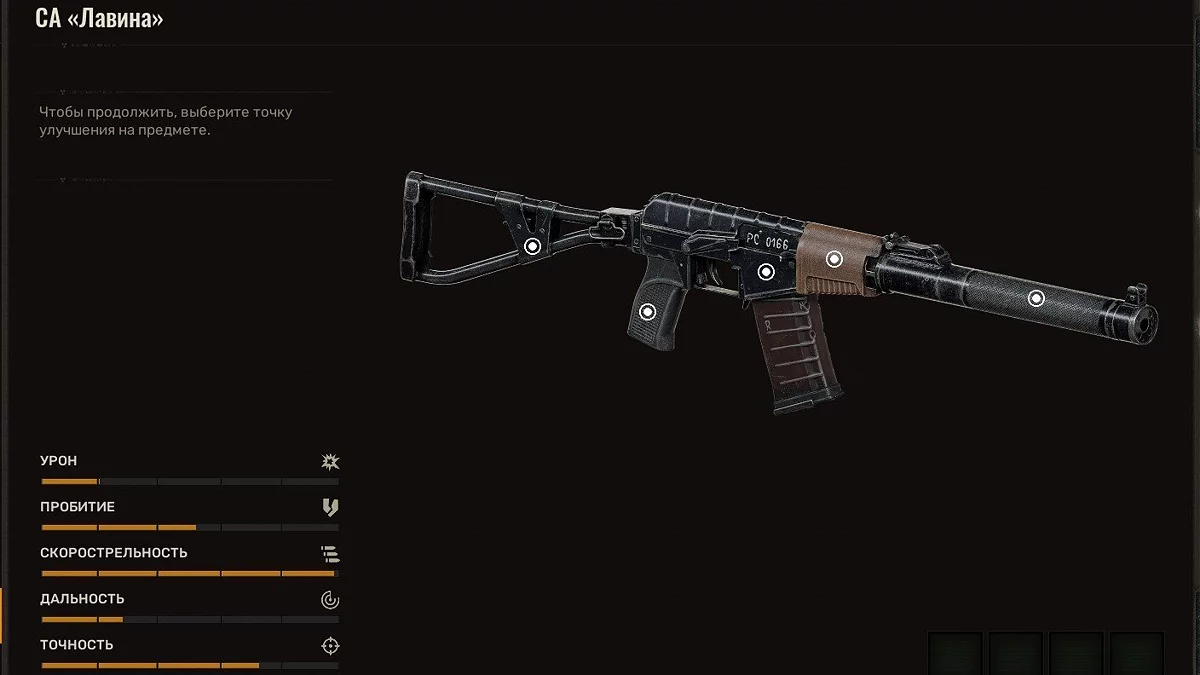1200x675 pixels.
Task: Select the suppressor barrel upgrade point
Action: pyautogui.click(x=1036, y=297)
